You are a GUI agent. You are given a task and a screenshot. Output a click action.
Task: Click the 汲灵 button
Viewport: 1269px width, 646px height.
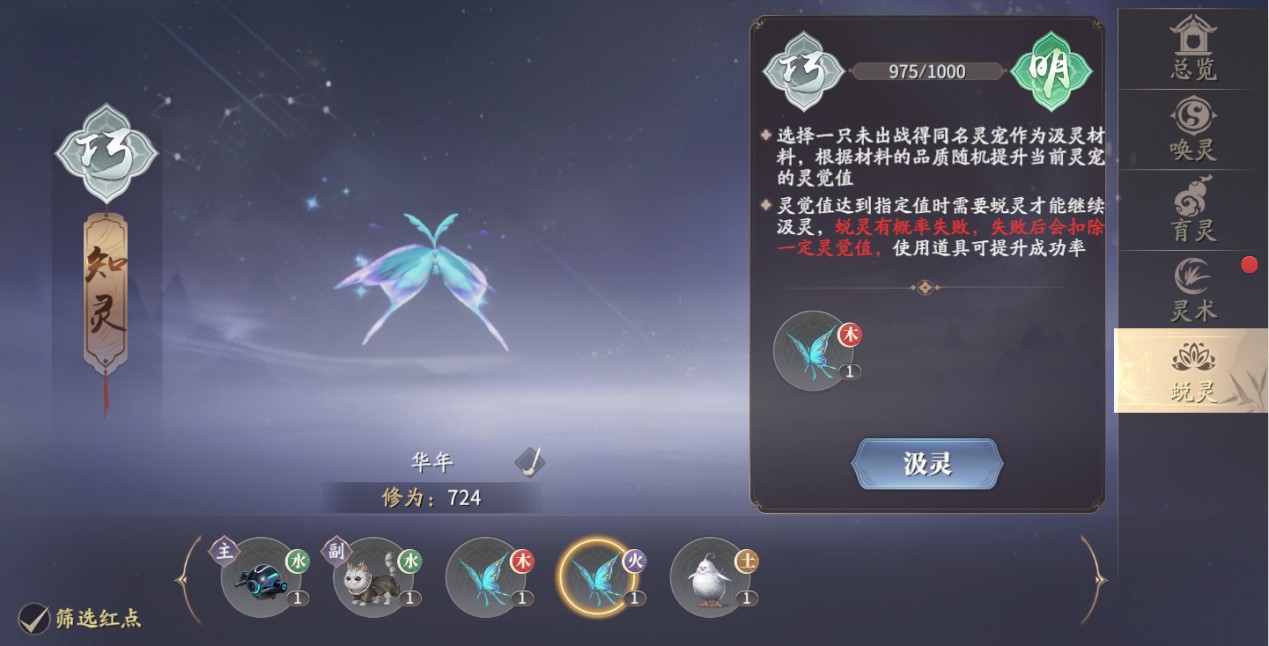click(x=927, y=464)
